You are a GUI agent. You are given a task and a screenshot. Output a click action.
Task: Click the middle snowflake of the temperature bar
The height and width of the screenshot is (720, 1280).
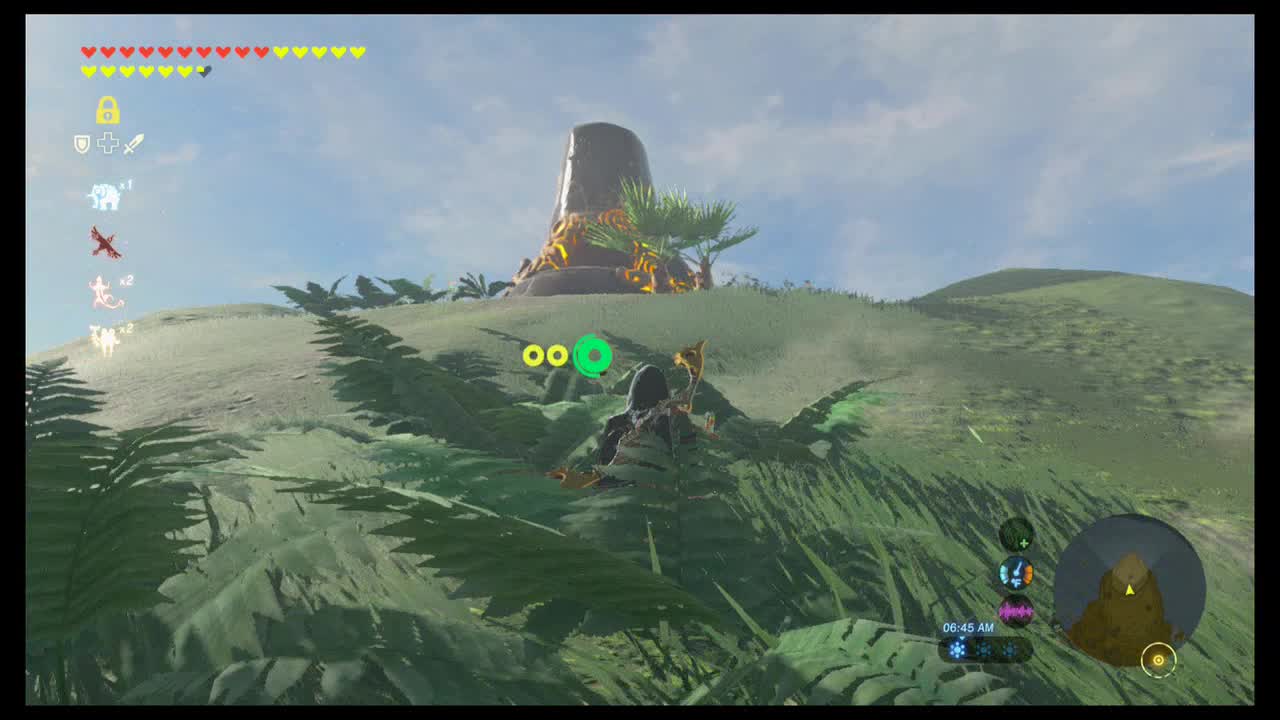985,648
